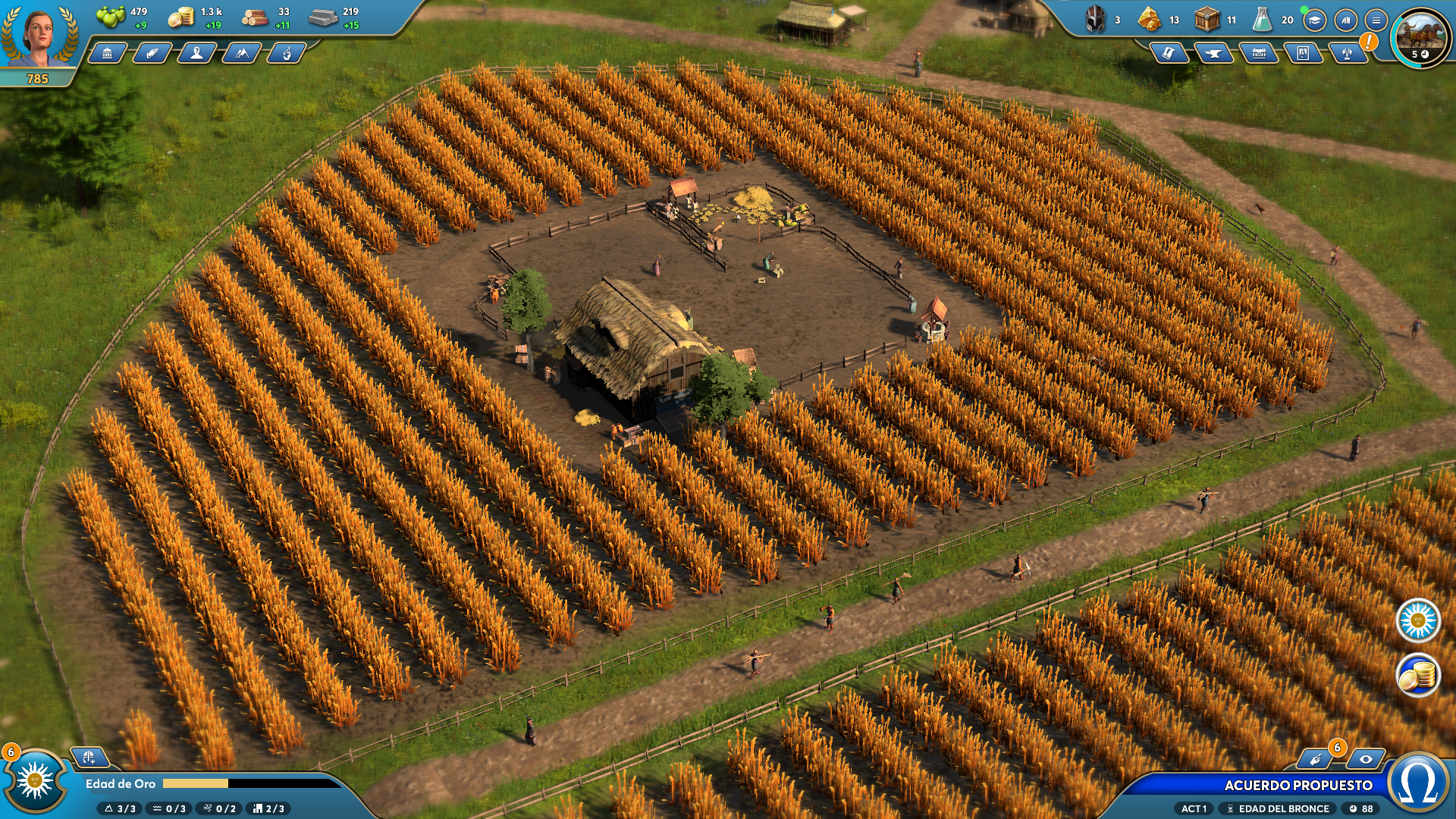
Task: Open the treasure chest panel
Action: pyautogui.click(x=1258, y=53)
